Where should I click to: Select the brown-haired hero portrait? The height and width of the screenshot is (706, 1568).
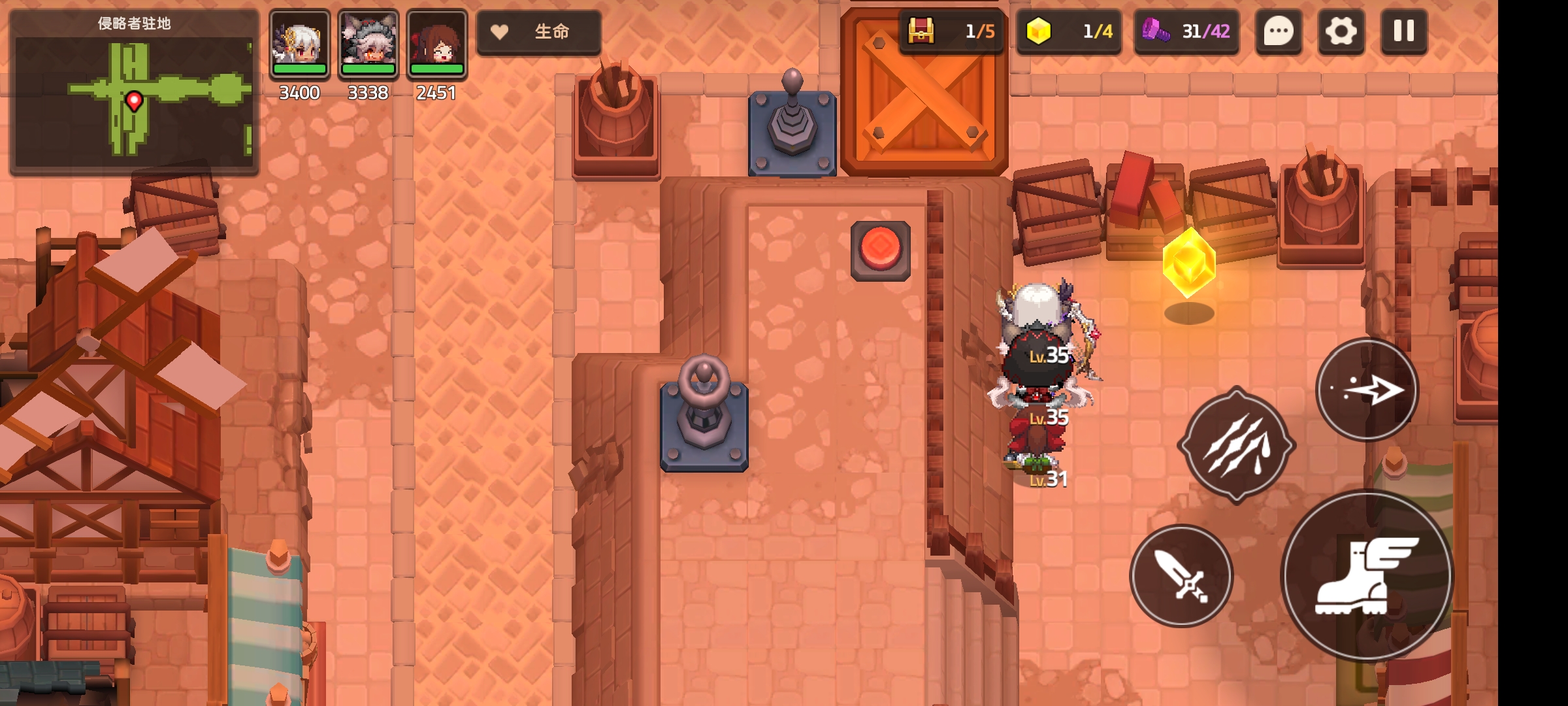point(436,44)
